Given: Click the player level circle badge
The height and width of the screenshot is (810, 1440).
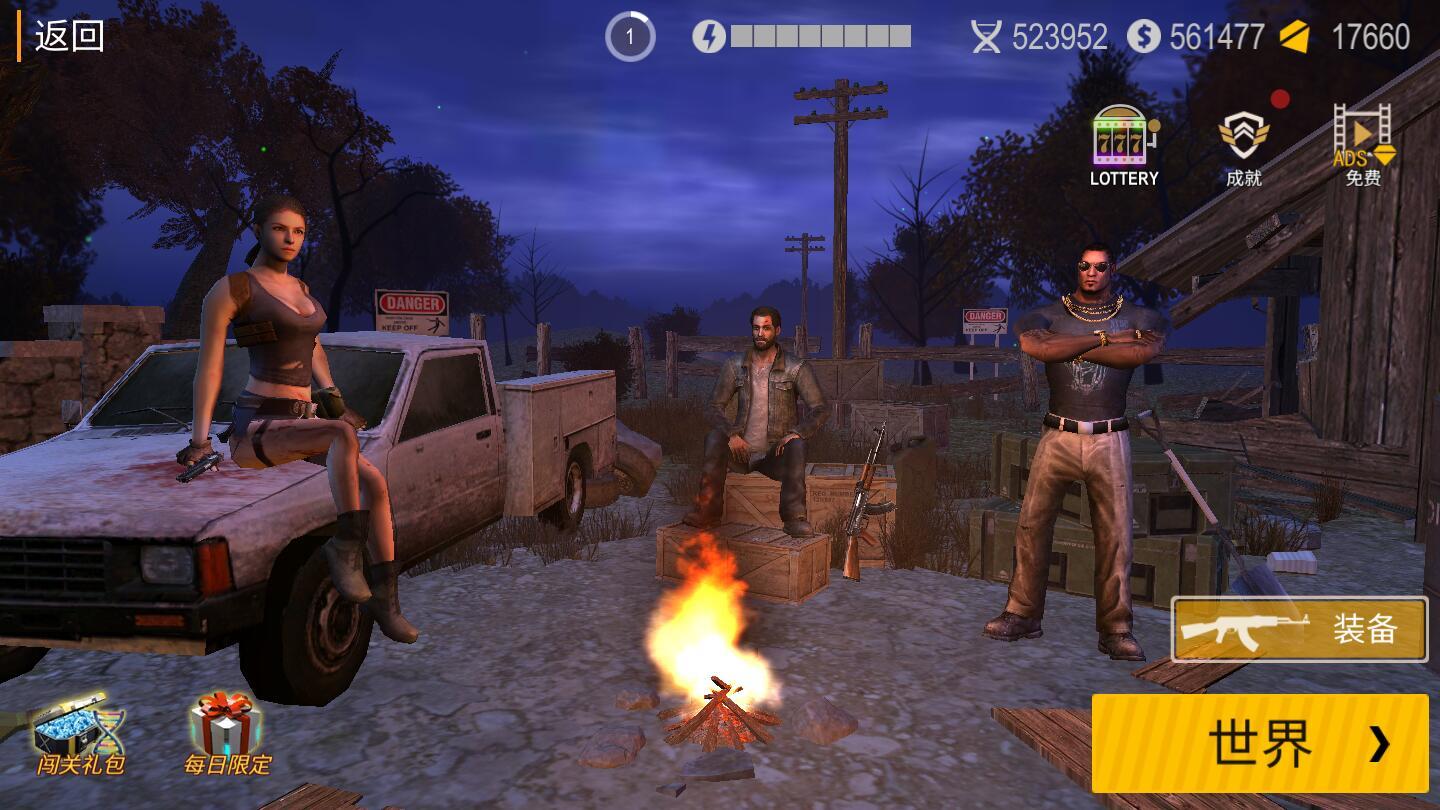Looking at the screenshot, I should (x=630, y=38).
